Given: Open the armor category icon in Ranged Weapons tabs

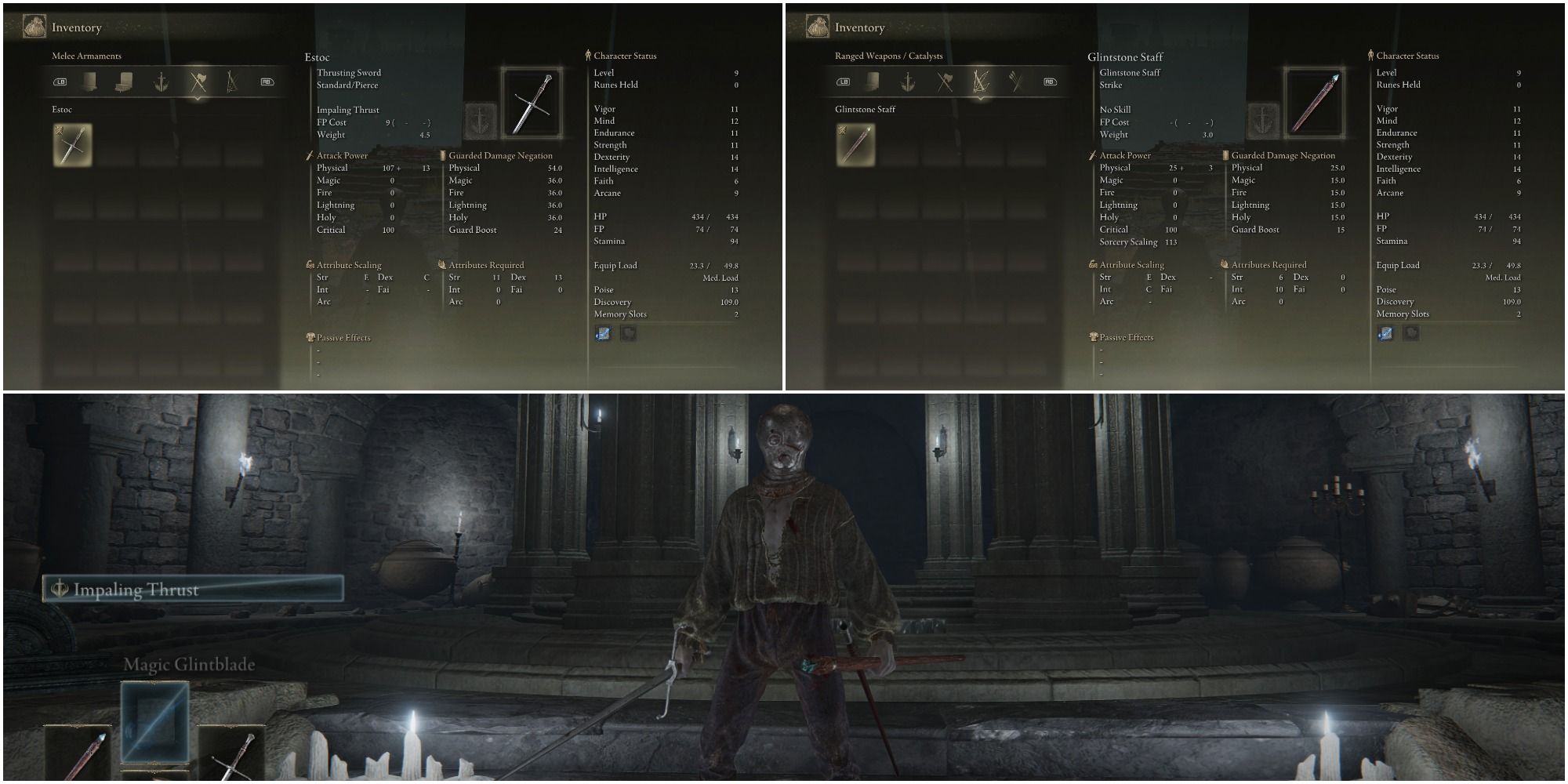Looking at the screenshot, I should [873, 80].
